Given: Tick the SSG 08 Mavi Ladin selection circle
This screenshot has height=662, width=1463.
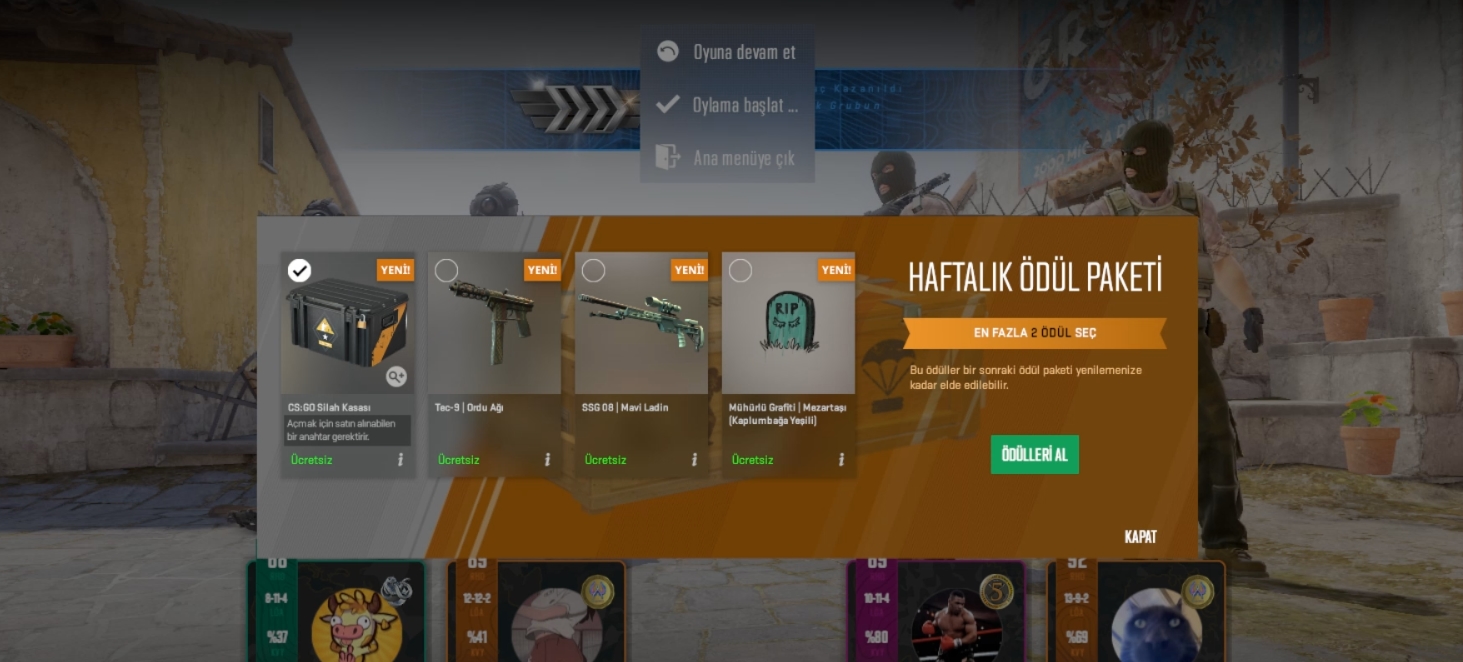Looking at the screenshot, I should click(594, 270).
